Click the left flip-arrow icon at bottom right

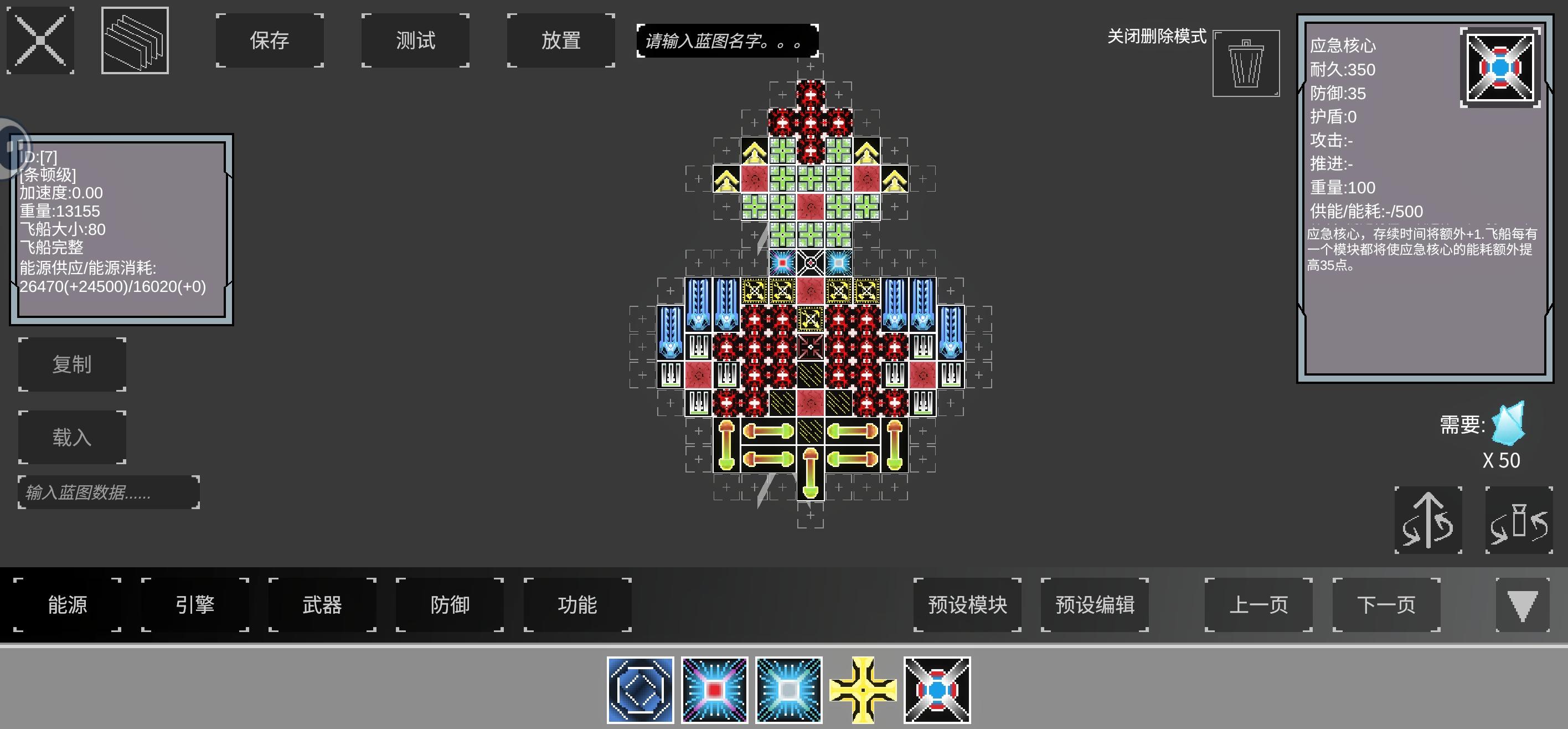point(1428,521)
